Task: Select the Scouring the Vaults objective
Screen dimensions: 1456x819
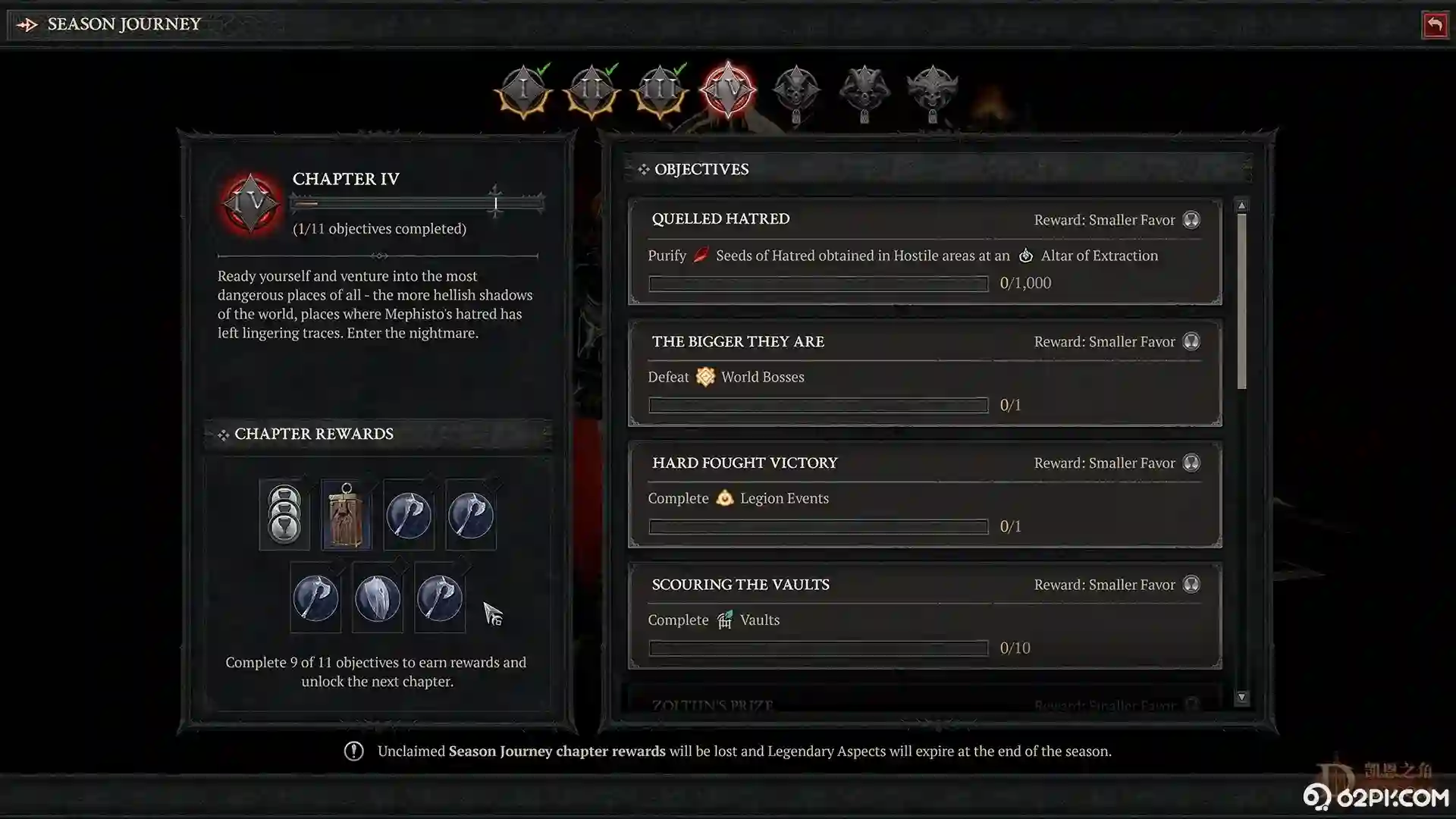Action: [x=924, y=616]
